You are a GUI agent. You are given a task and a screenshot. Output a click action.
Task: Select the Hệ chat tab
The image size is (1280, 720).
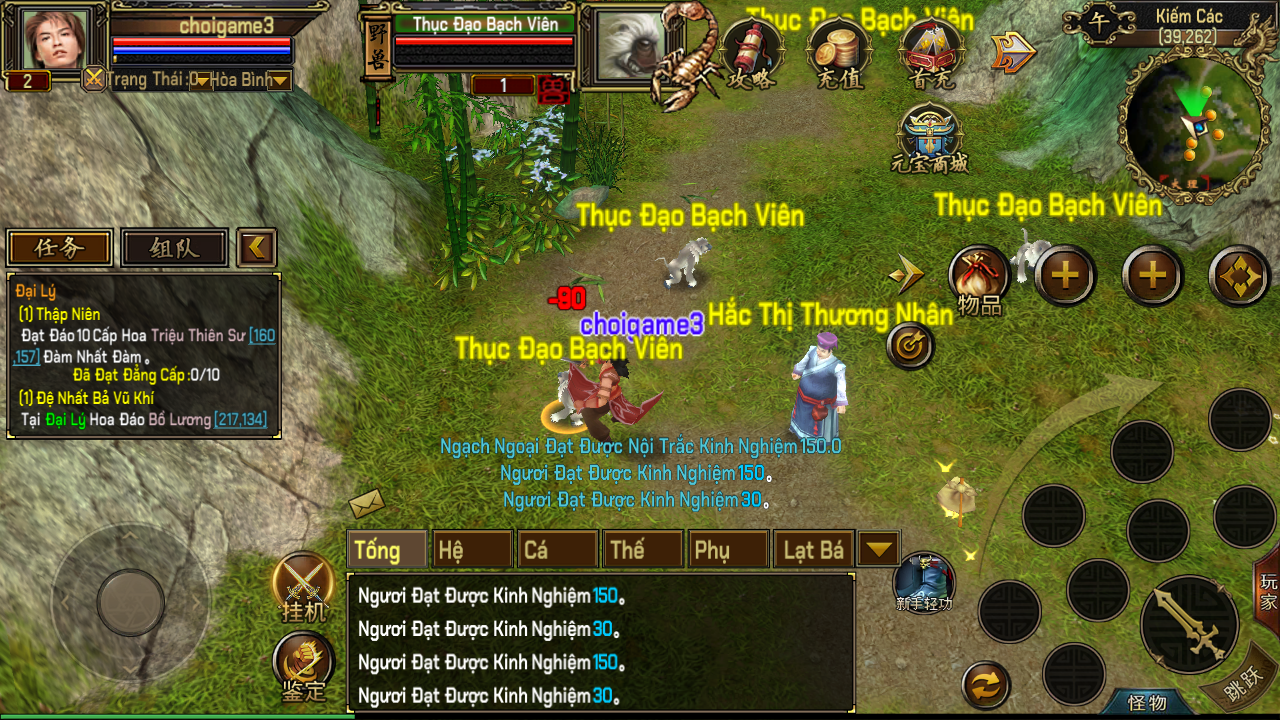[x=472, y=550]
